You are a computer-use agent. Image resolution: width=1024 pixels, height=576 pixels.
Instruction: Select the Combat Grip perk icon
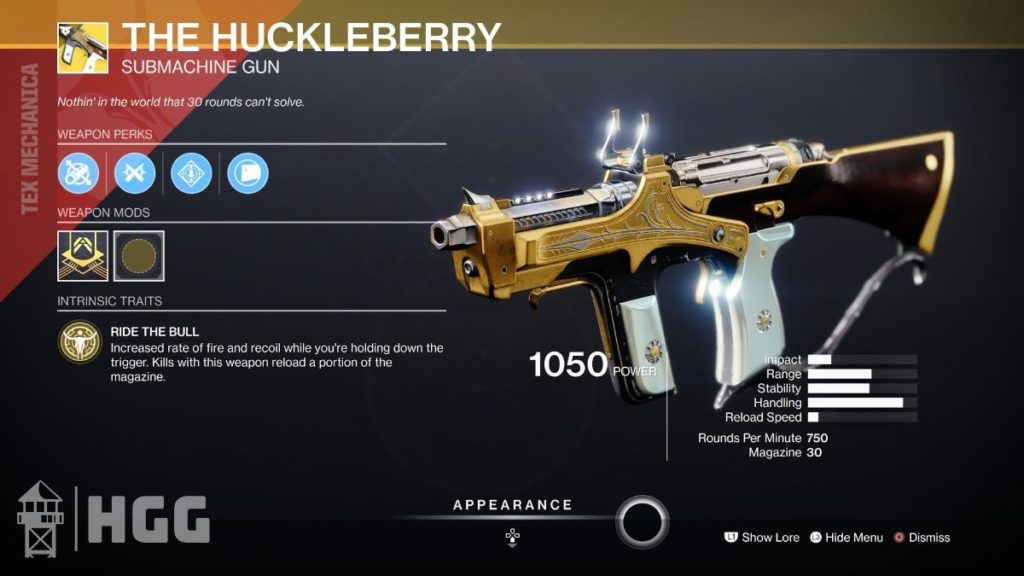coord(246,174)
